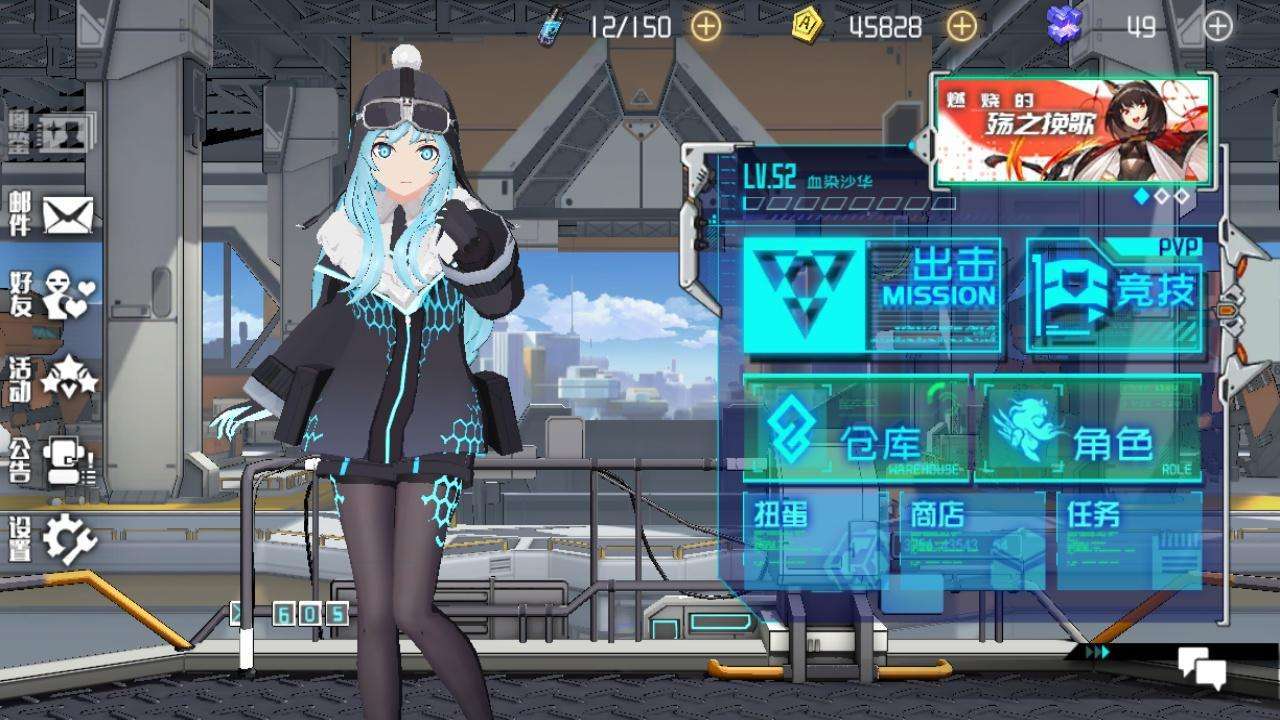Open the 图鉴 gallery at top left
Screen dimensions: 1280x720
click(x=50, y=133)
